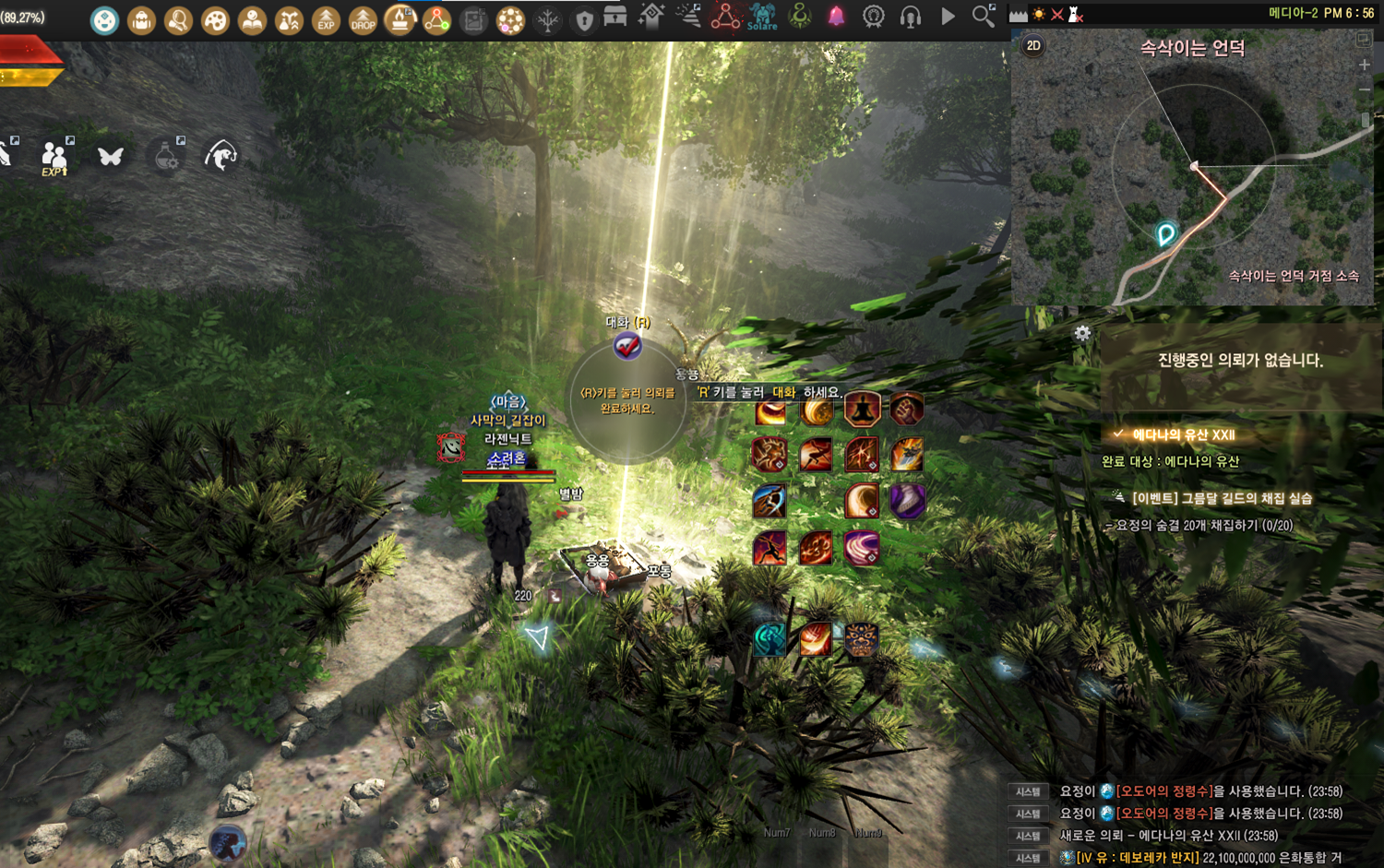Click the Solare arena icon
1384x868 pixels.
(x=762, y=17)
